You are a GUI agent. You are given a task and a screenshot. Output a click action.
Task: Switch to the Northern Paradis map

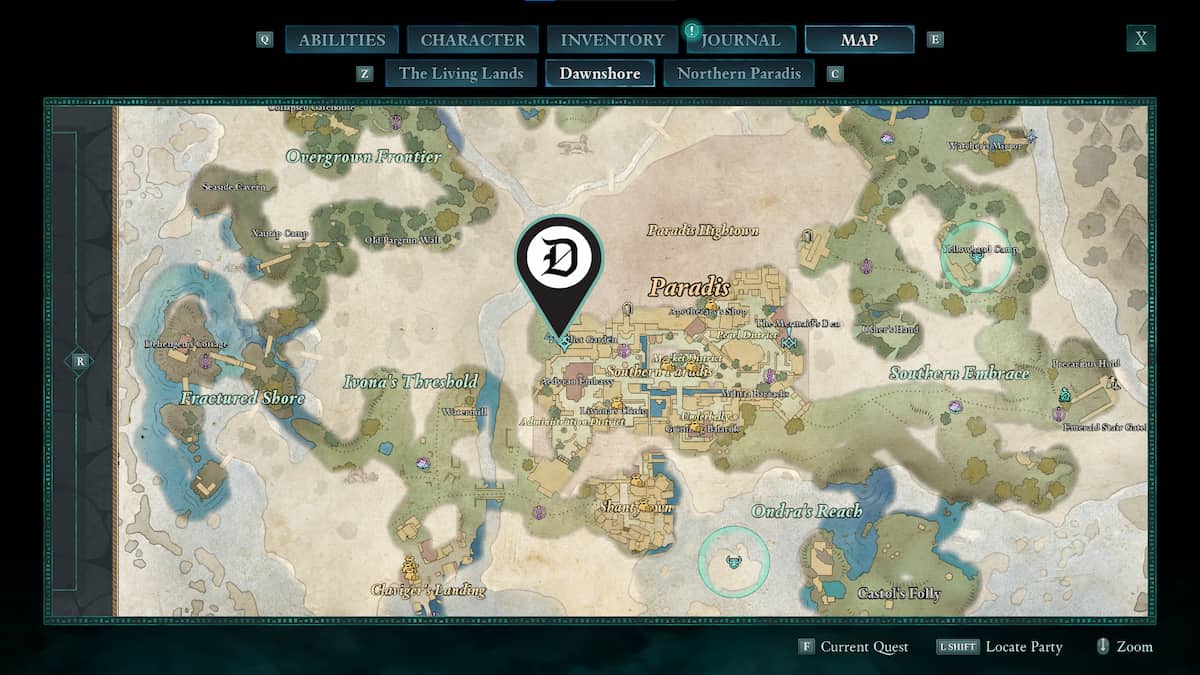point(739,73)
